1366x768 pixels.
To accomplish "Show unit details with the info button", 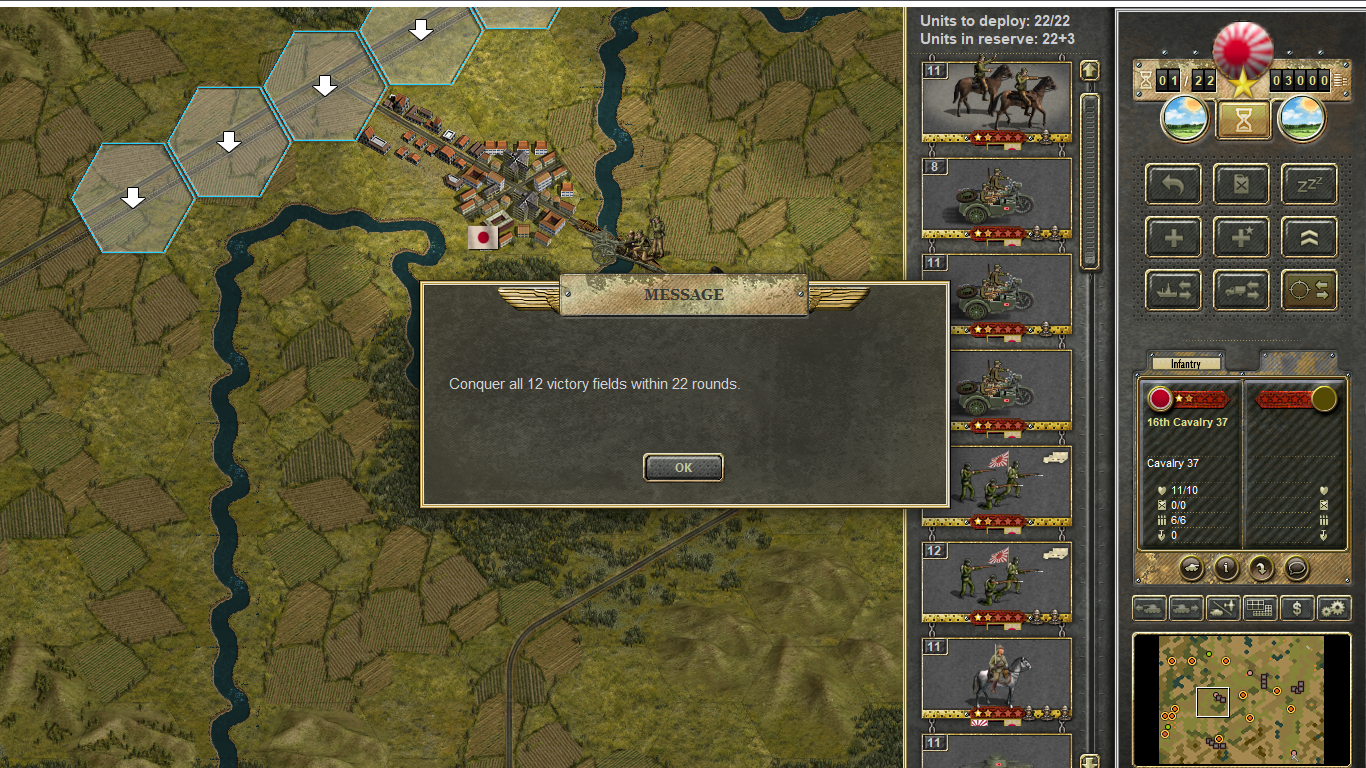I will click(x=1226, y=568).
